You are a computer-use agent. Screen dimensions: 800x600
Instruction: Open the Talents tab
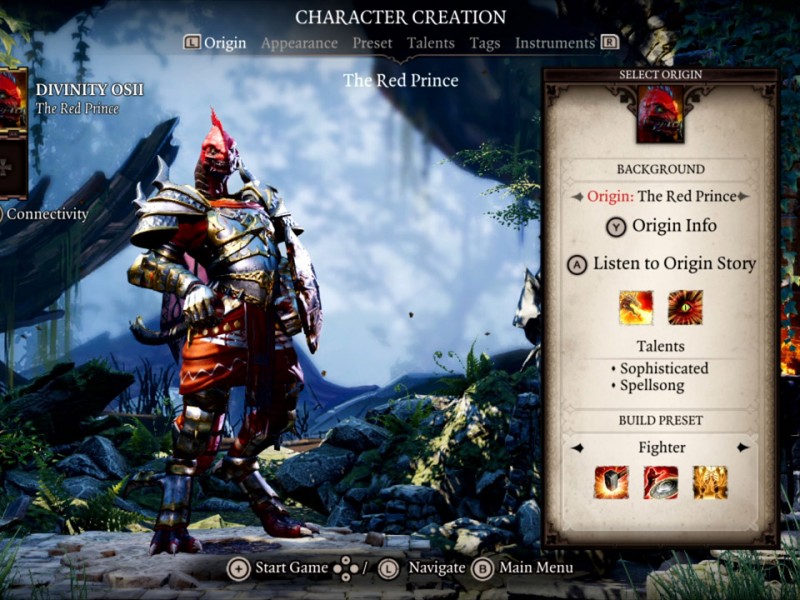(x=430, y=43)
